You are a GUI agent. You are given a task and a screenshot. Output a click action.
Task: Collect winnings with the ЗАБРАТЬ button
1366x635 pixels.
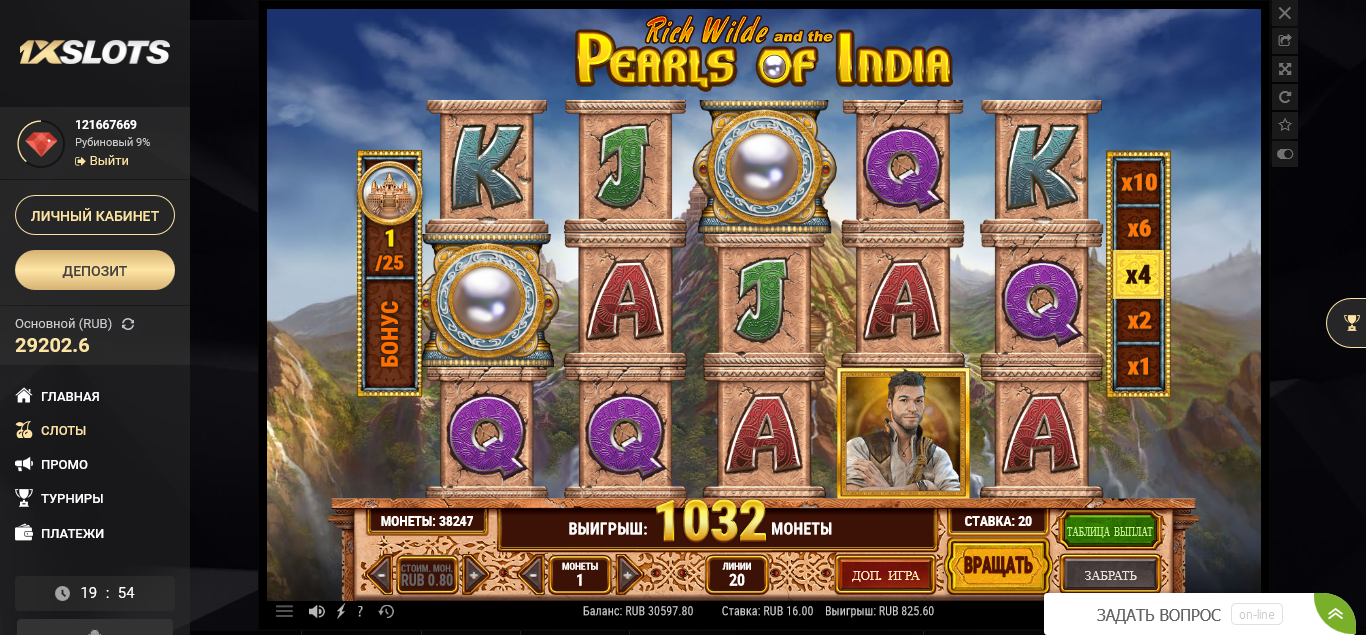(1110, 575)
